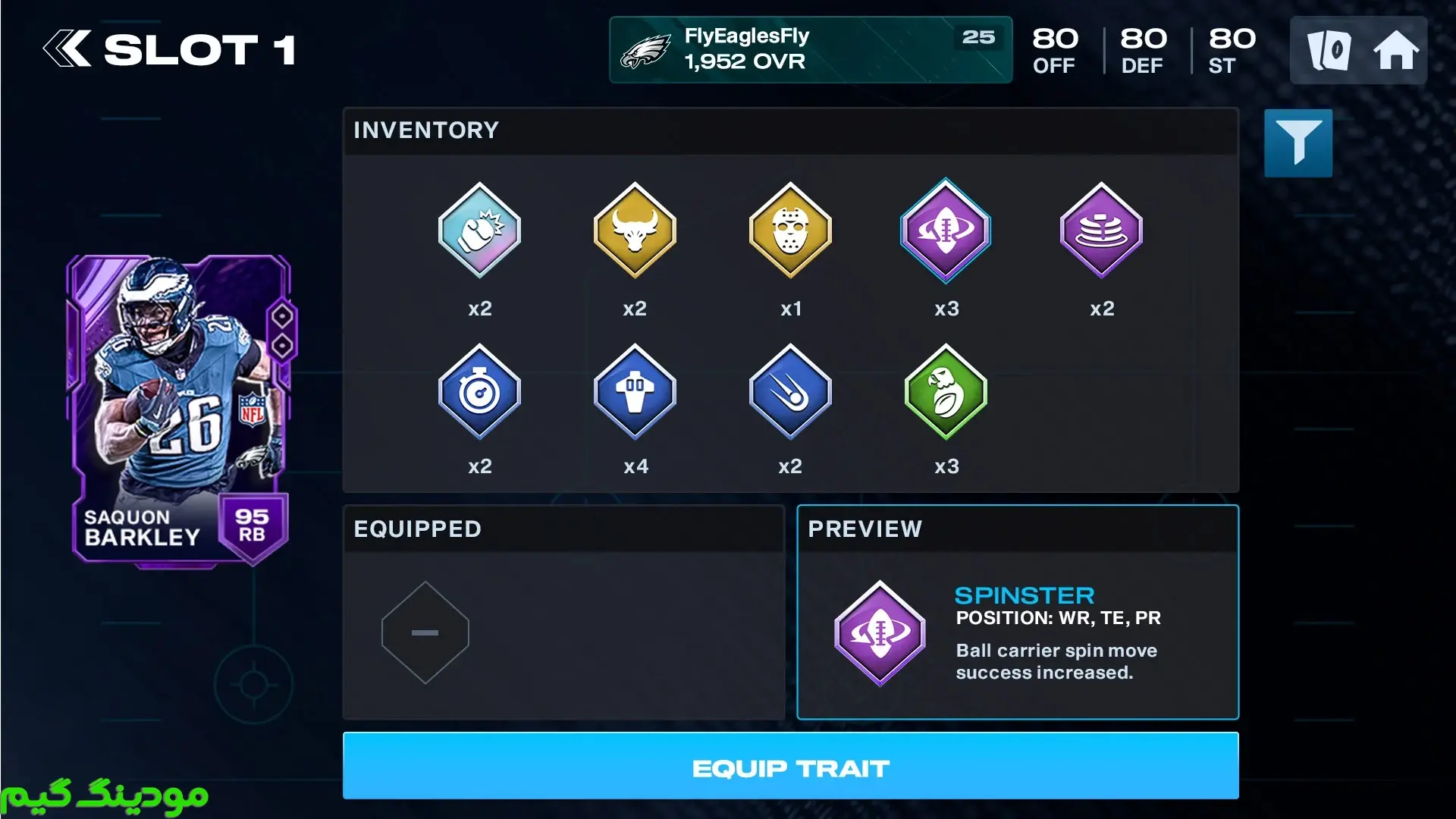The image size is (1456, 819).
Task: Pick the blue comet trait
Action: [790, 392]
